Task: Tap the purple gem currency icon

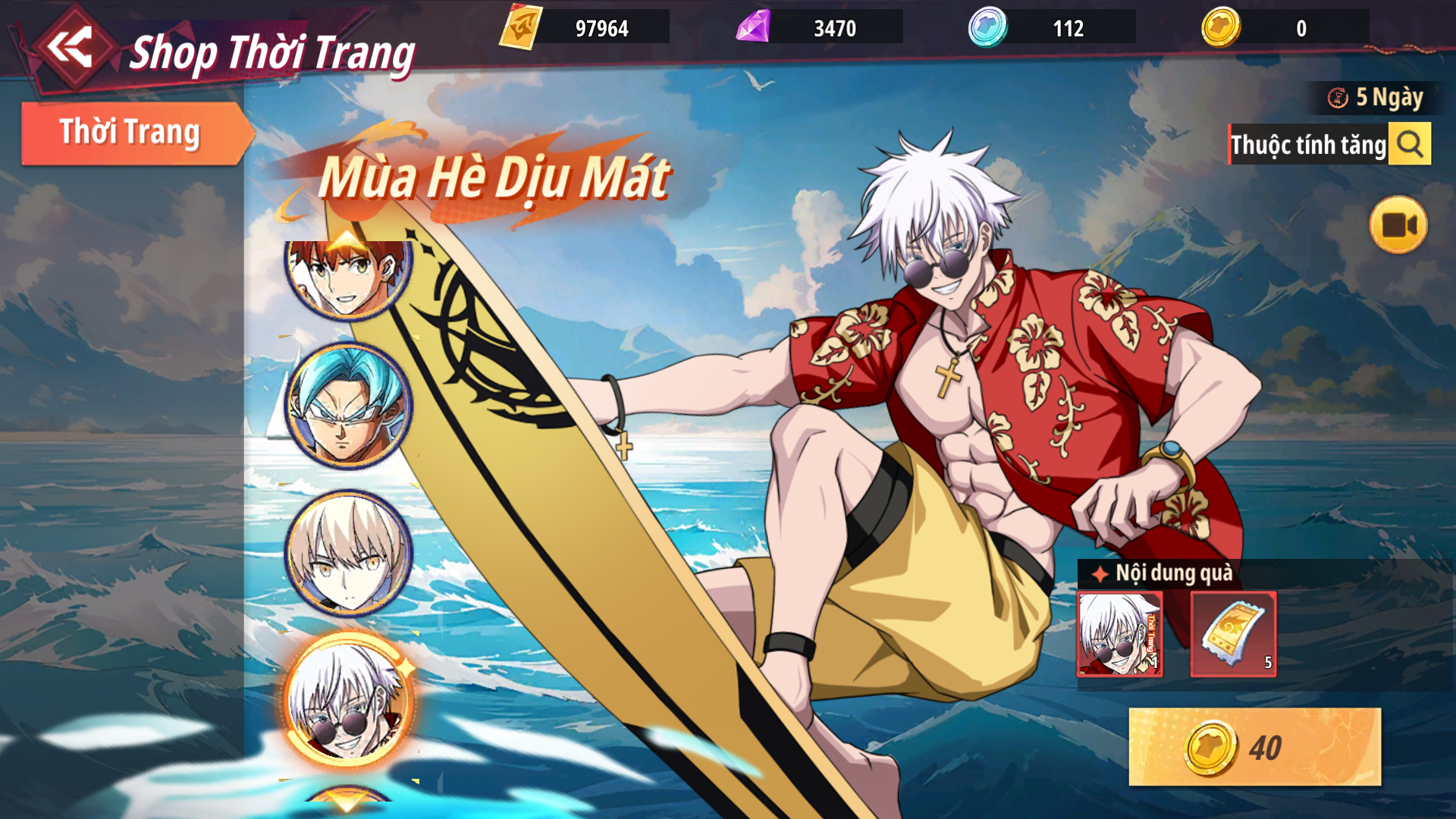Action: point(753,28)
